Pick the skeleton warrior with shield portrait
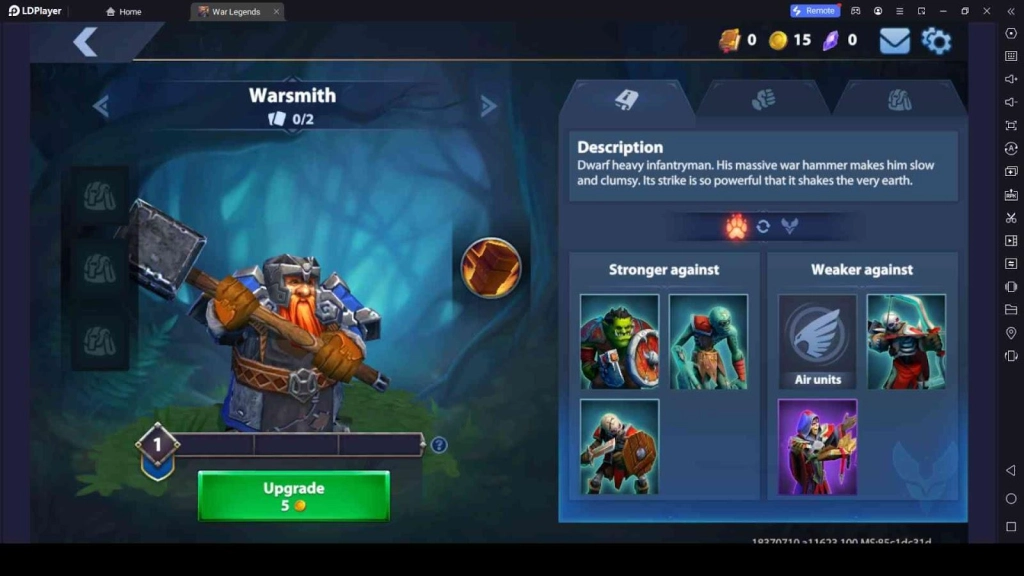Screen dimensions: 1024x576 click(x=620, y=447)
